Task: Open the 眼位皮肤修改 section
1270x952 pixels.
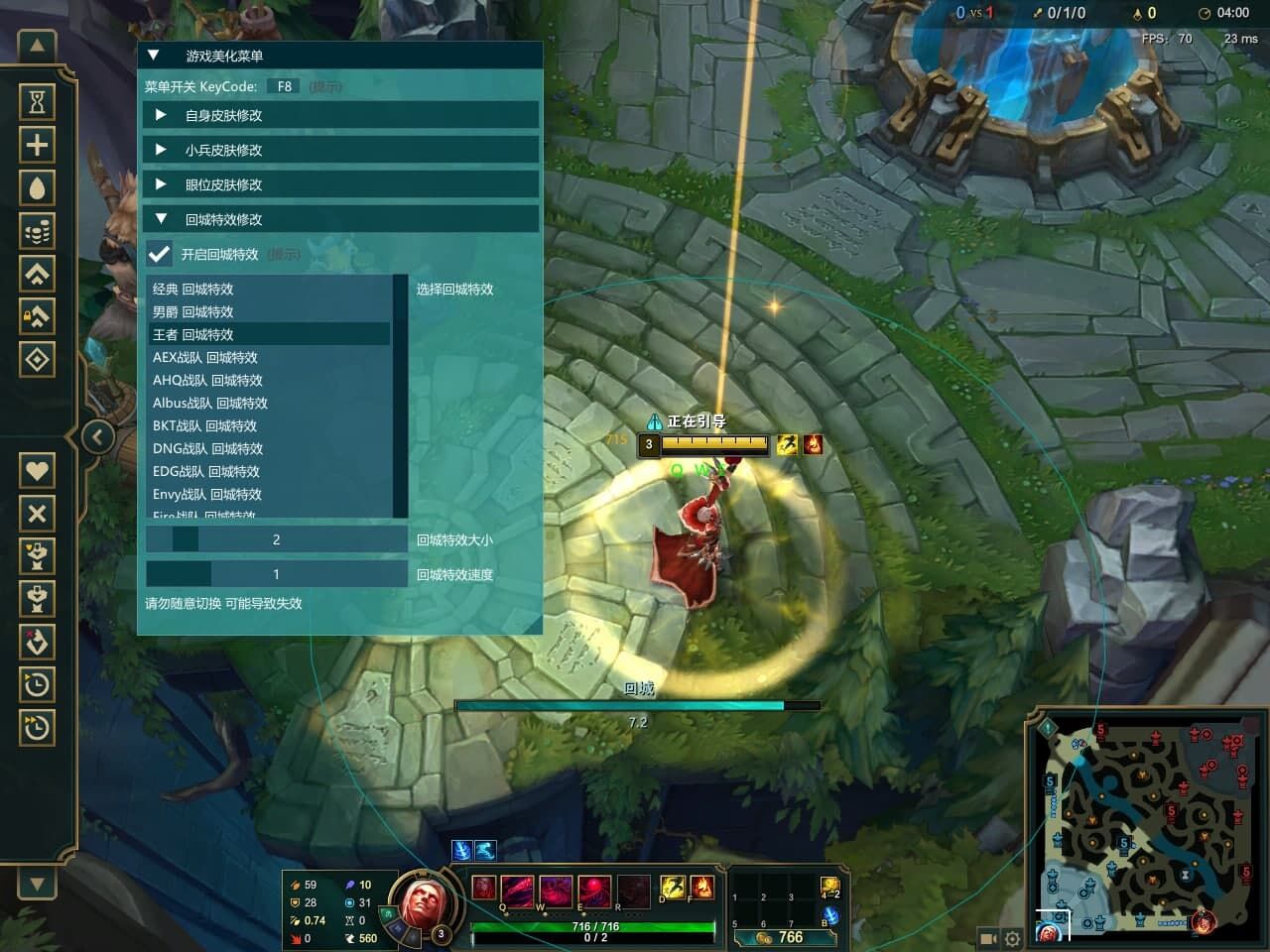Action: [x=223, y=184]
